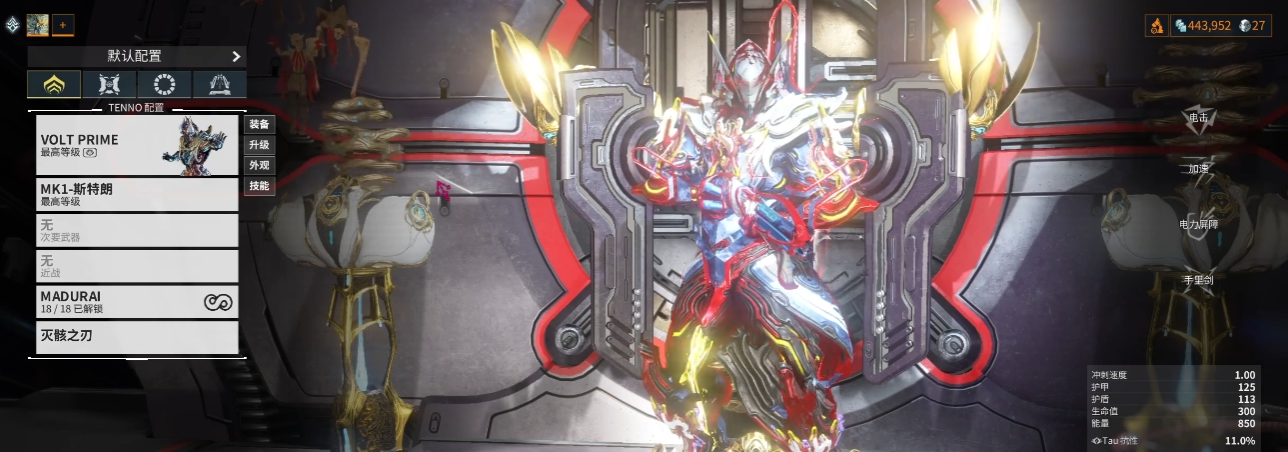The image size is (1288, 452).
Task: Switch to the Archwing vehicle tab
Action: pos(219,85)
